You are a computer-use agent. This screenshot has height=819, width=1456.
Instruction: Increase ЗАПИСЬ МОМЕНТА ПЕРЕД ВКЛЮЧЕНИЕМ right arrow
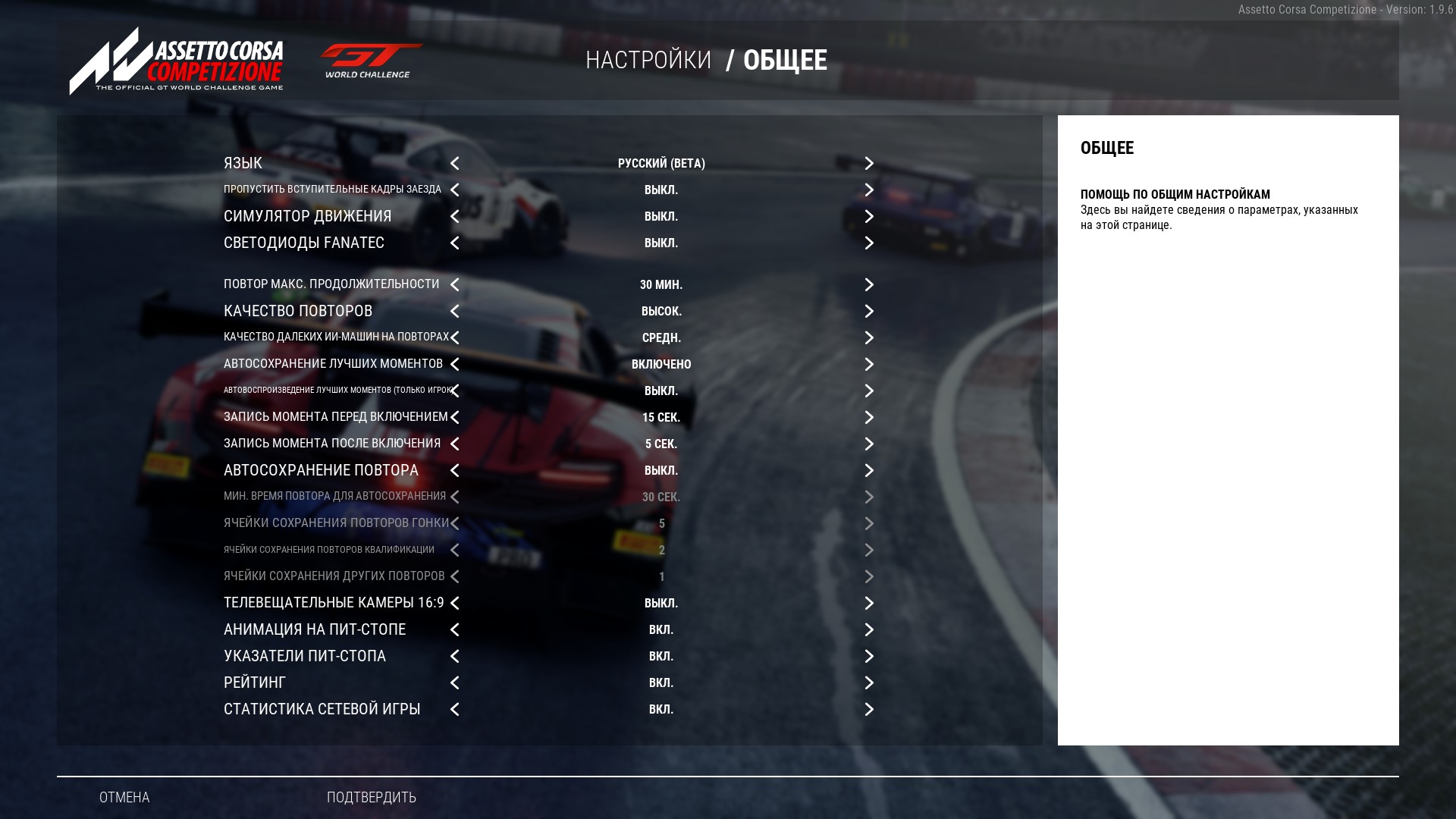click(869, 418)
